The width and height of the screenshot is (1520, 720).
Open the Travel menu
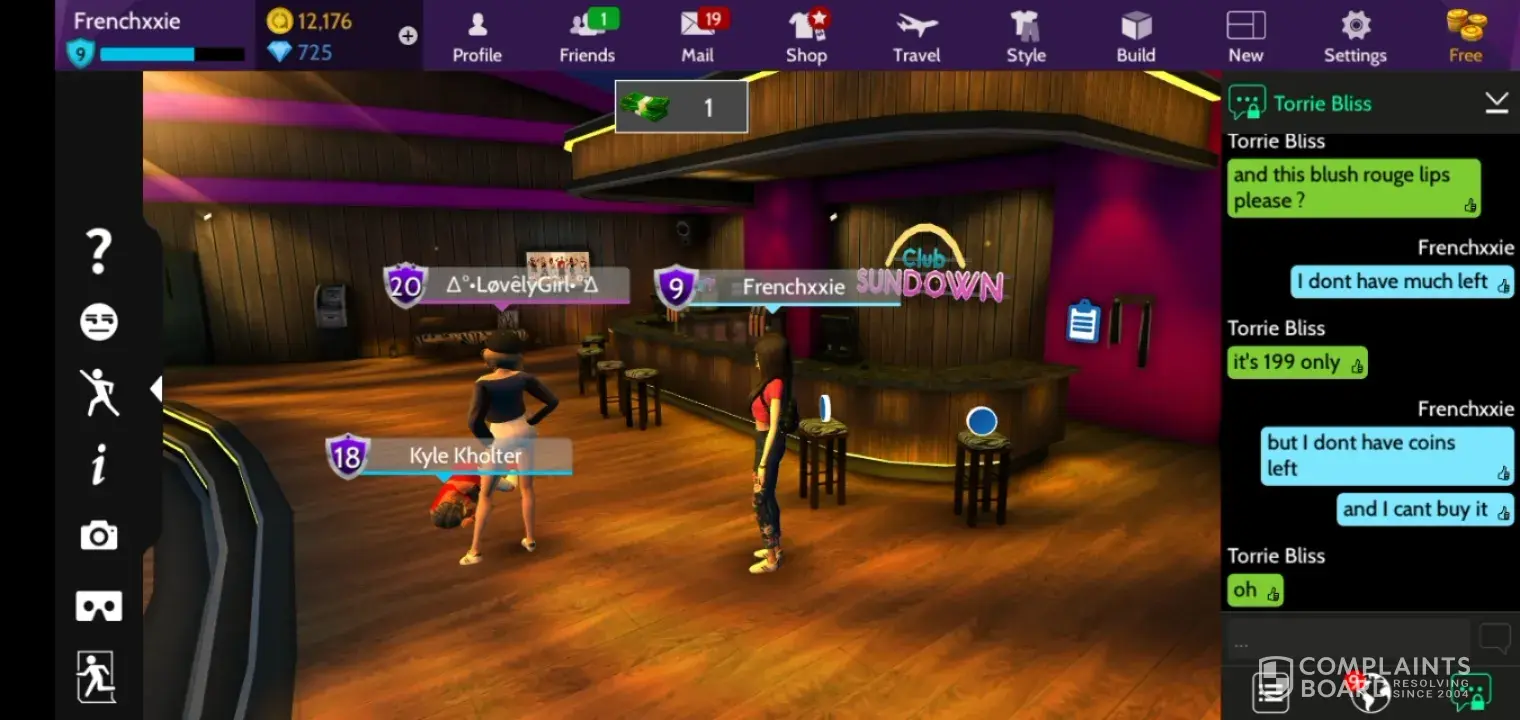coord(916,36)
